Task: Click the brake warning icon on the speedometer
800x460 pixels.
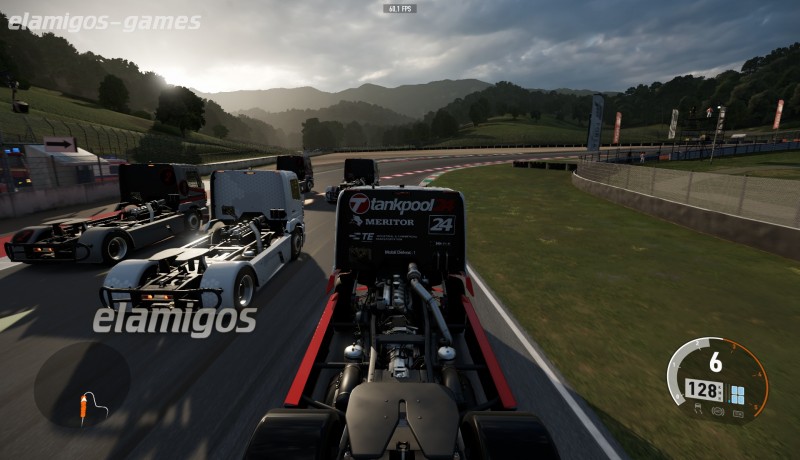Action: tap(718, 411)
